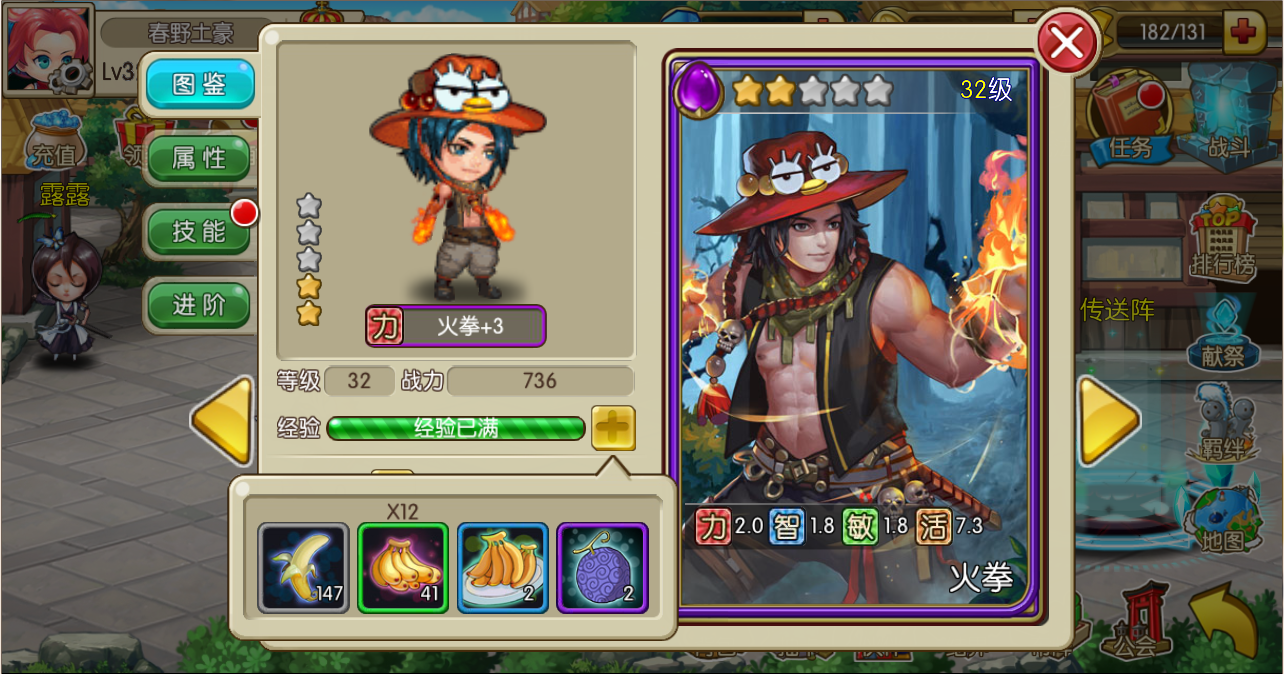Close the hero detail panel
Screen dimensions: 1284x674
1067,44
